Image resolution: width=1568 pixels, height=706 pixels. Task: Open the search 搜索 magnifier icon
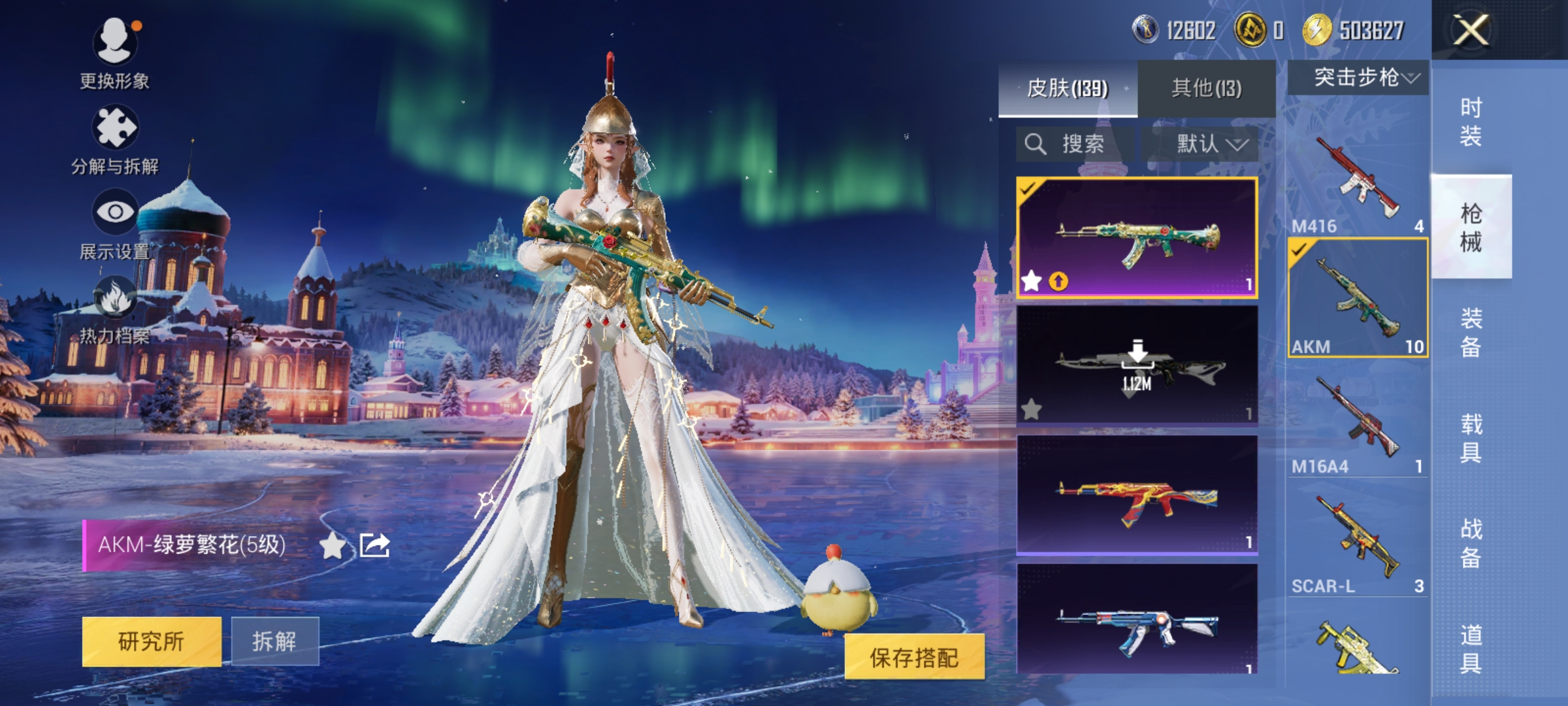point(1036,144)
